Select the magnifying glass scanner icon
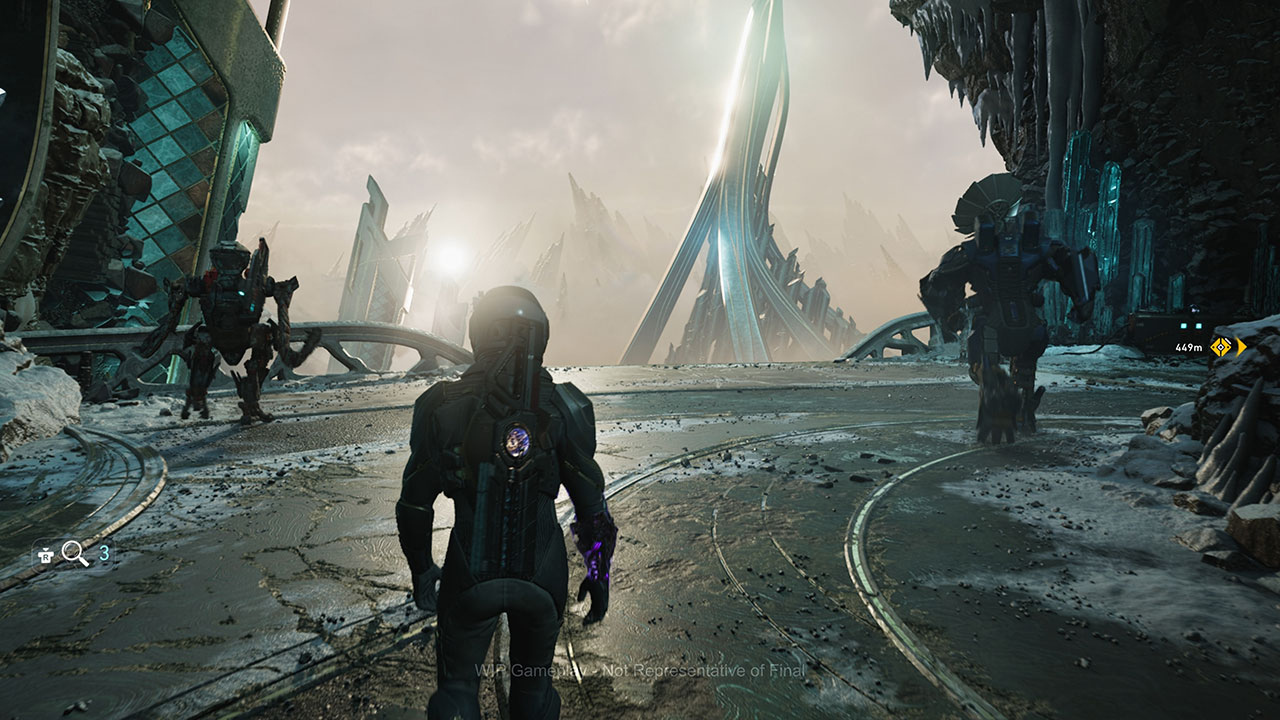The width and height of the screenshot is (1280, 720). [x=75, y=554]
